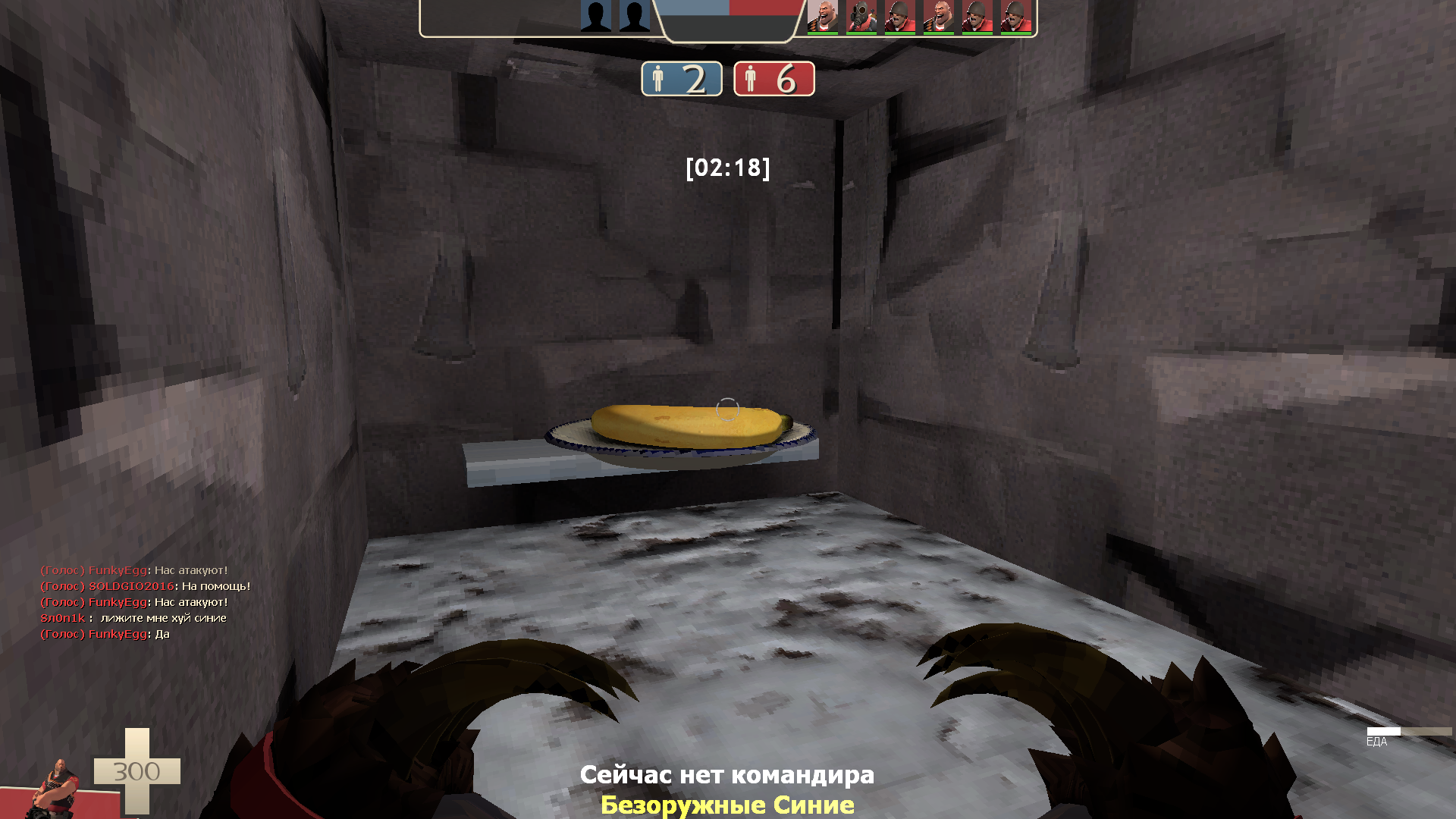The height and width of the screenshot is (819, 1456).
Task: Click the yellow Безоружные Синие text
Action: pos(728,805)
